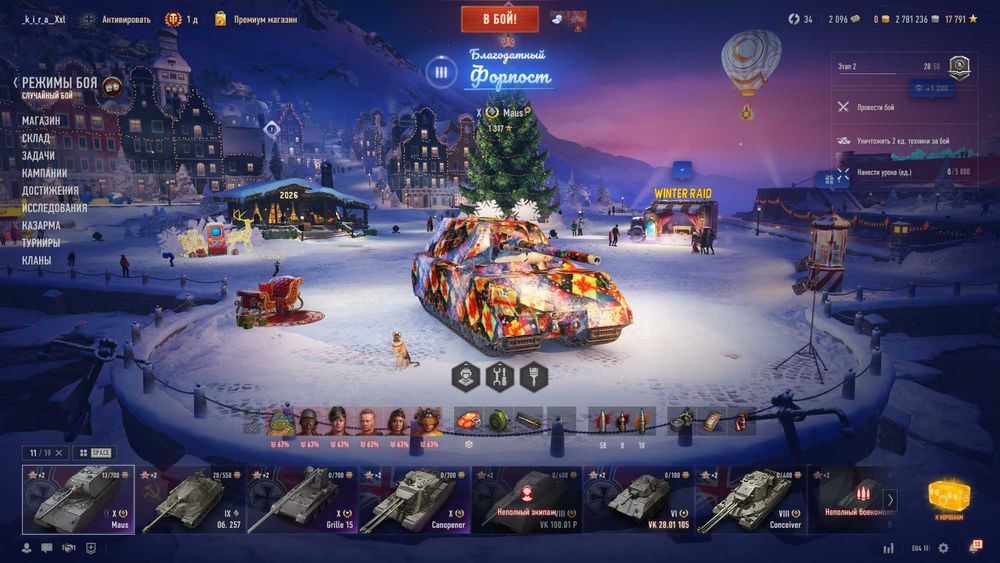Open the ЗАДАЧИ menu entry
The width and height of the screenshot is (1000, 563).
[38, 156]
